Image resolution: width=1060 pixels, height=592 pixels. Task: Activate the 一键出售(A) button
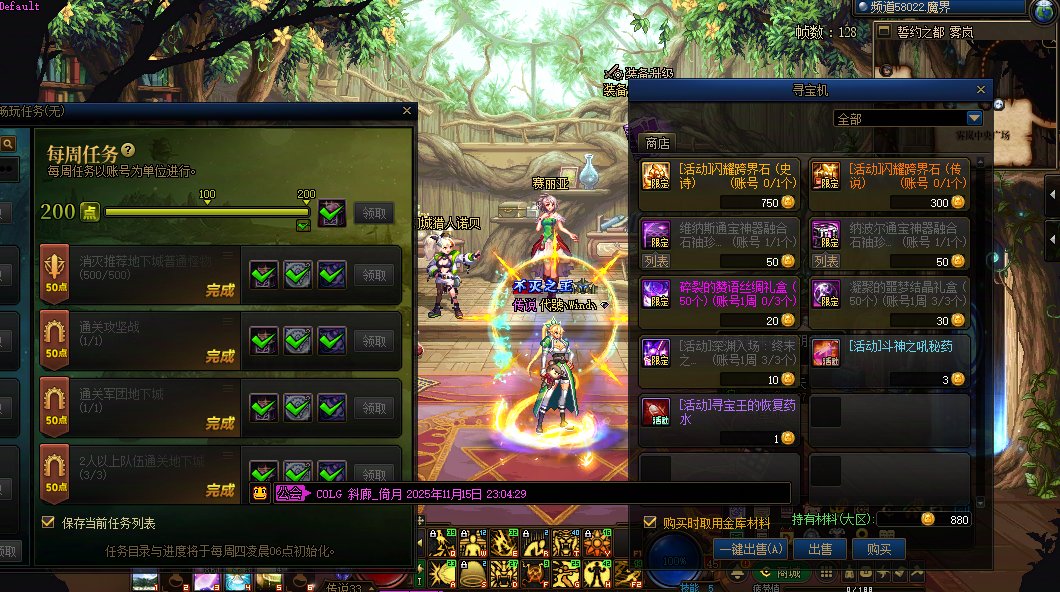pos(751,549)
